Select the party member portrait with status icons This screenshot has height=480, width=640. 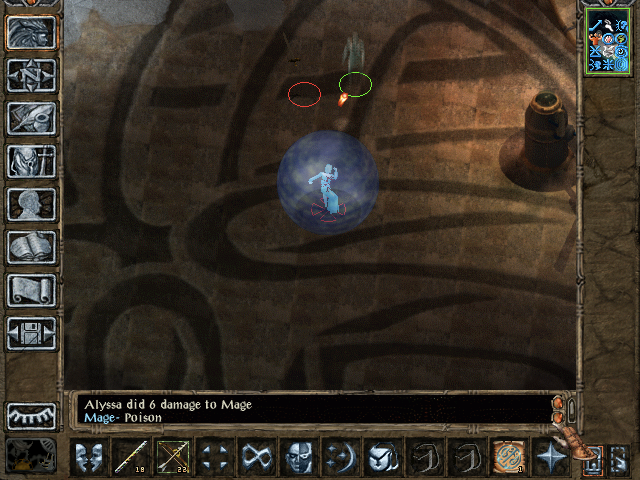click(608, 41)
